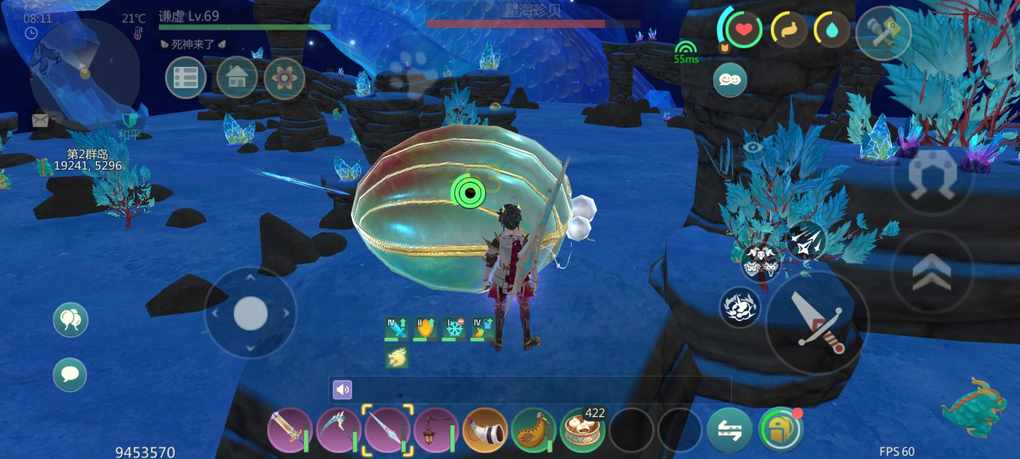The height and width of the screenshot is (459, 1020).
Task: Select the lantern hotbar slot
Action: [x=436, y=430]
